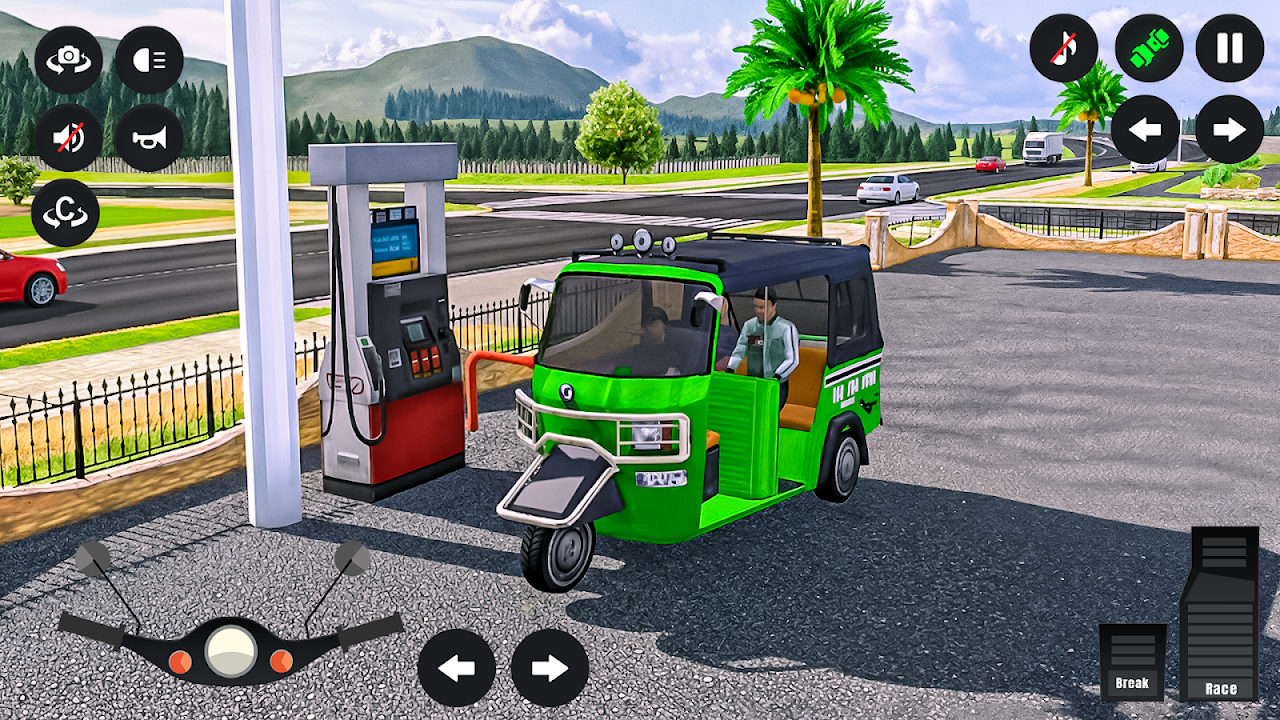Click the green seatbelt icon
The width and height of the screenshot is (1280, 720).
1149,48
